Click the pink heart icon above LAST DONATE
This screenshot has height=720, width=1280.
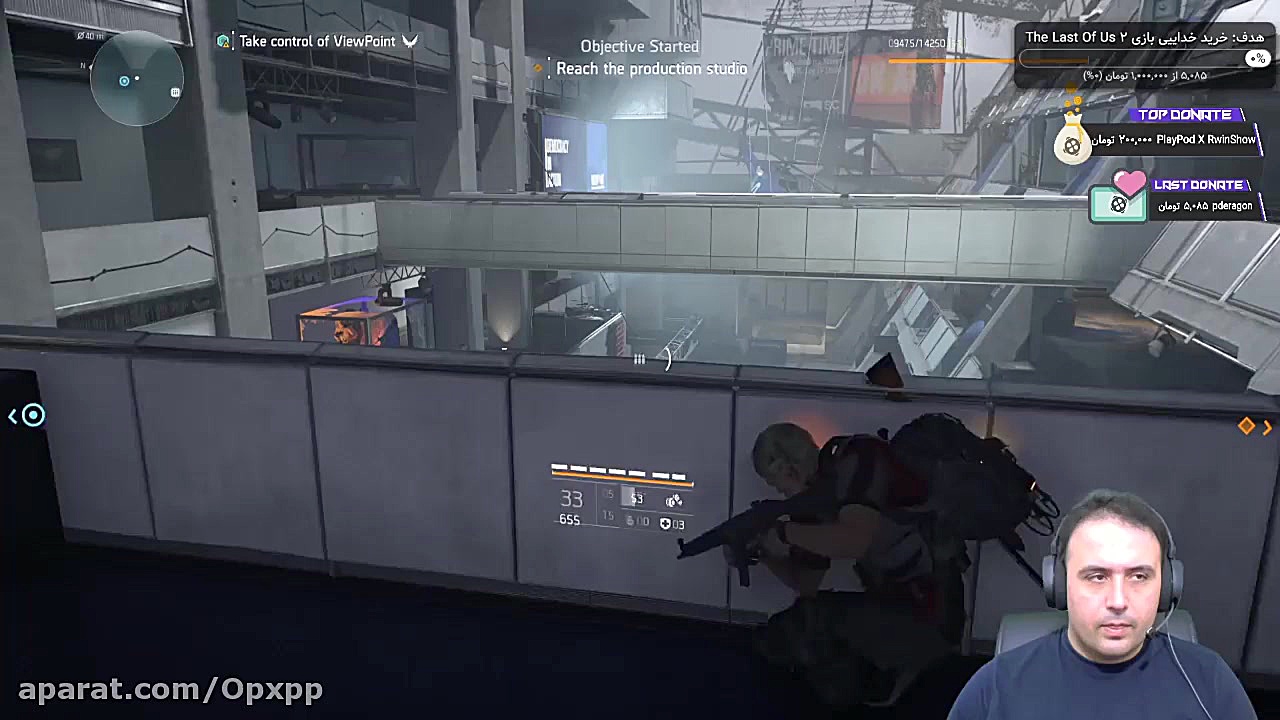pos(1128,184)
